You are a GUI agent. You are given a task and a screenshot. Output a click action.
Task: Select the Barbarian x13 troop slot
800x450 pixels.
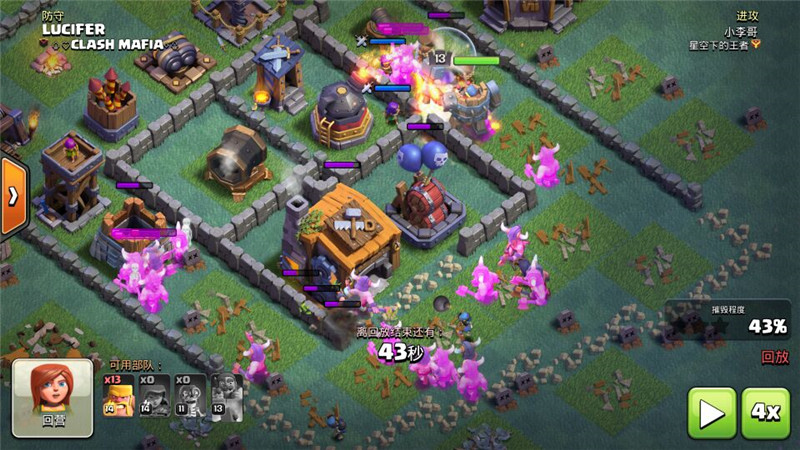[x=118, y=396]
